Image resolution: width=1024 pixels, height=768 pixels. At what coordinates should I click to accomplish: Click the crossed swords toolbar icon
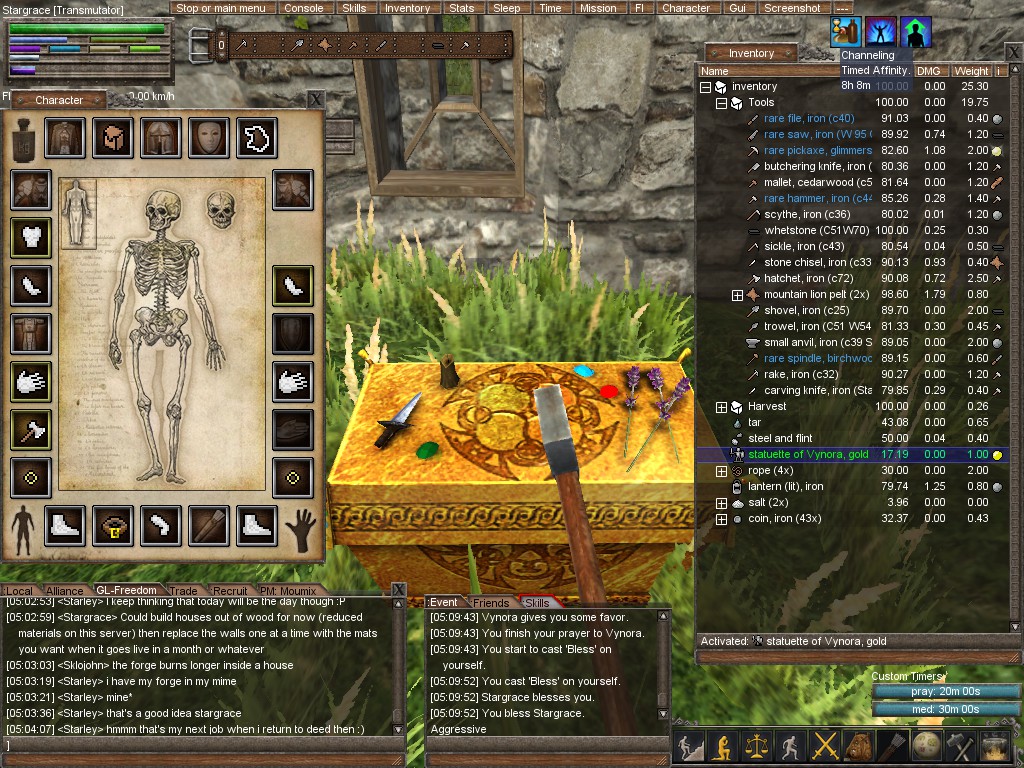pos(825,746)
